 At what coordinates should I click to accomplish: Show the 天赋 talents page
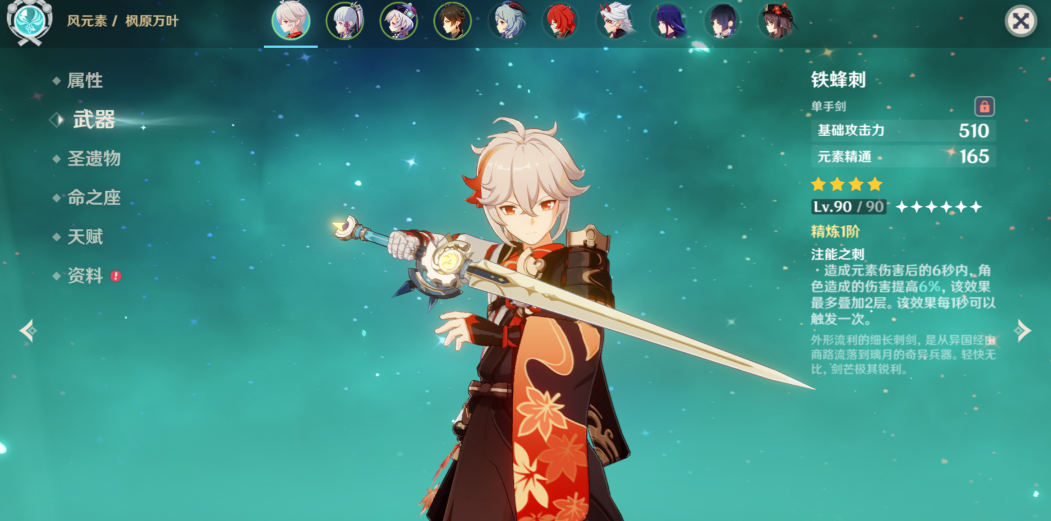84,237
